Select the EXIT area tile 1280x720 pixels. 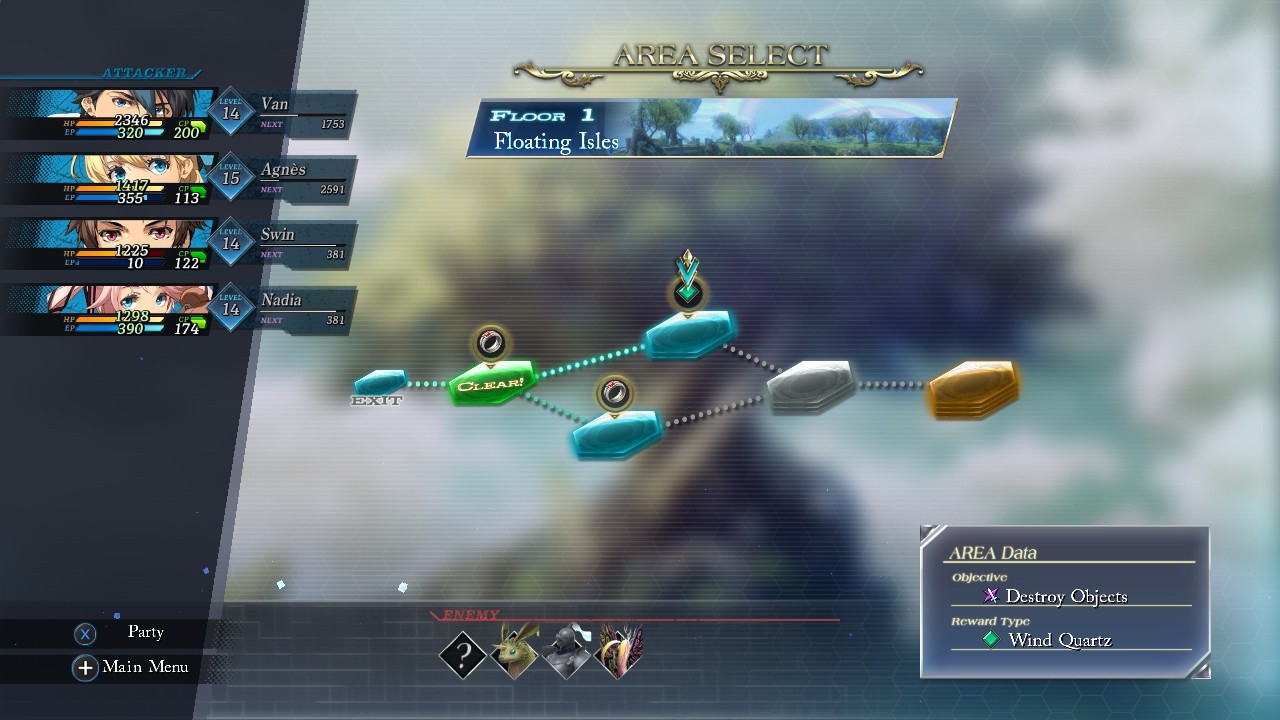381,382
